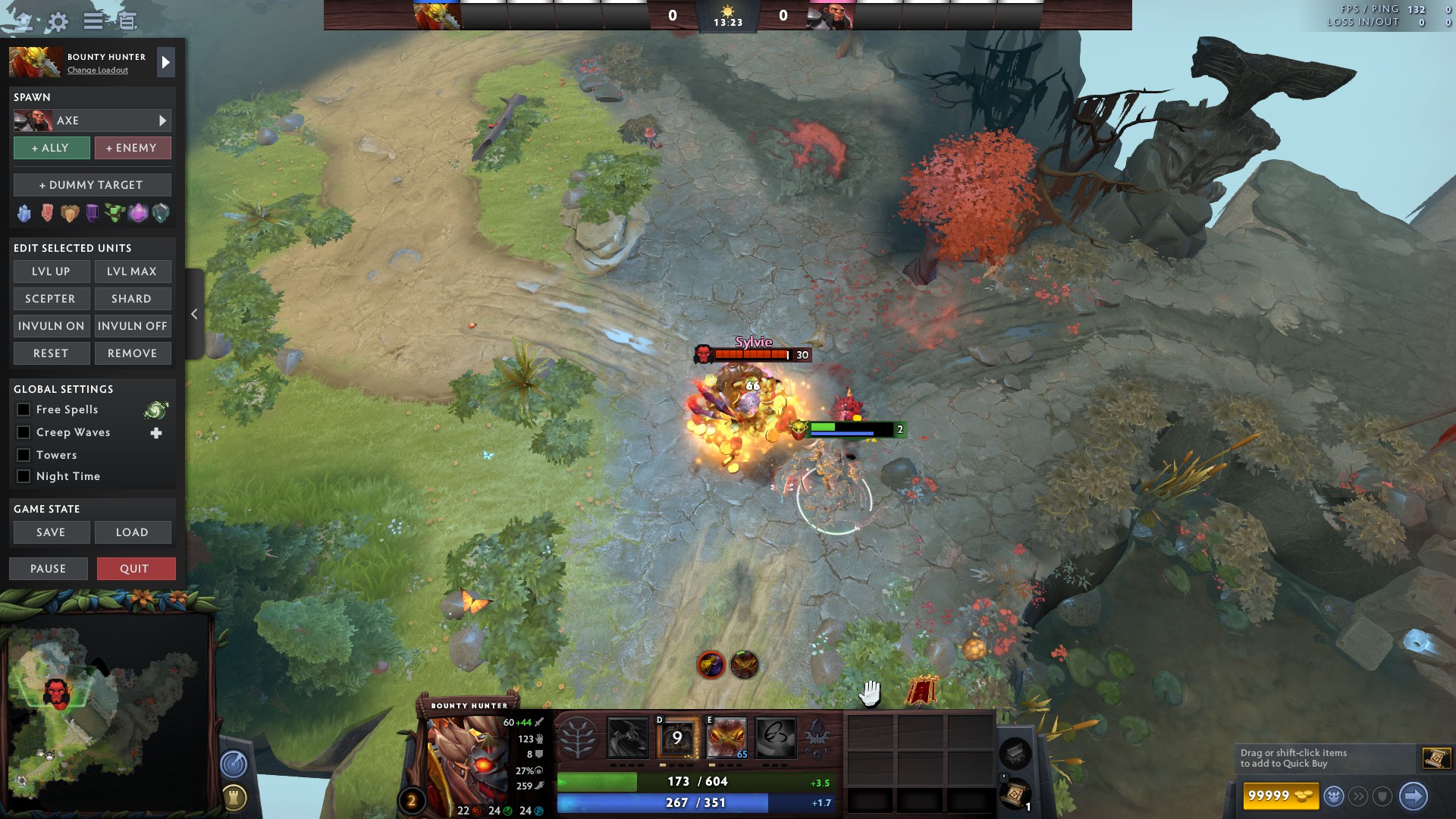Image resolution: width=1456 pixels, height=819 pixels.
Task: Save the game state
Action: [x=52, y=532]
